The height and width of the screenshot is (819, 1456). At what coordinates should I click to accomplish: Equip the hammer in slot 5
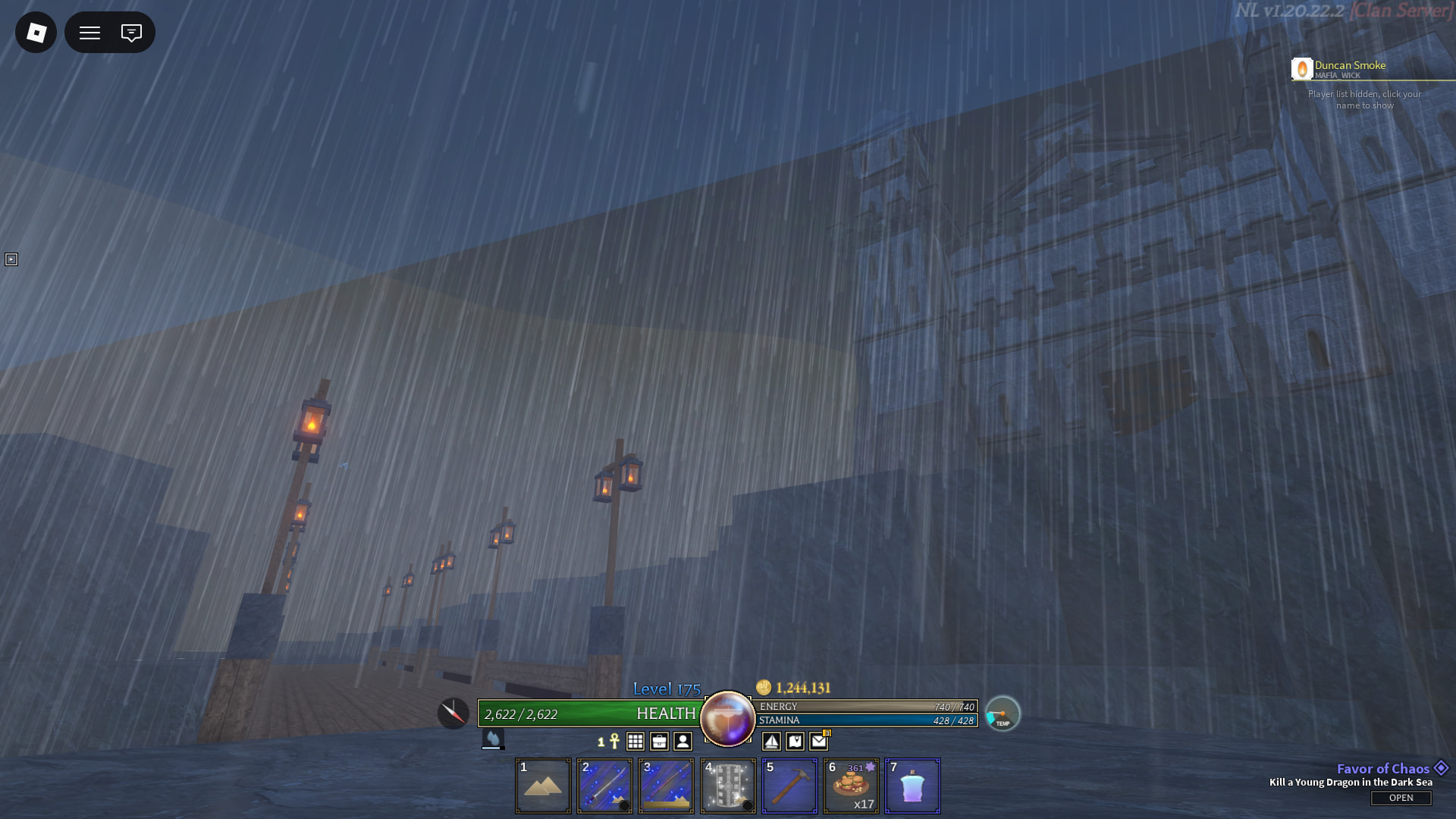[x=789, y=786]
